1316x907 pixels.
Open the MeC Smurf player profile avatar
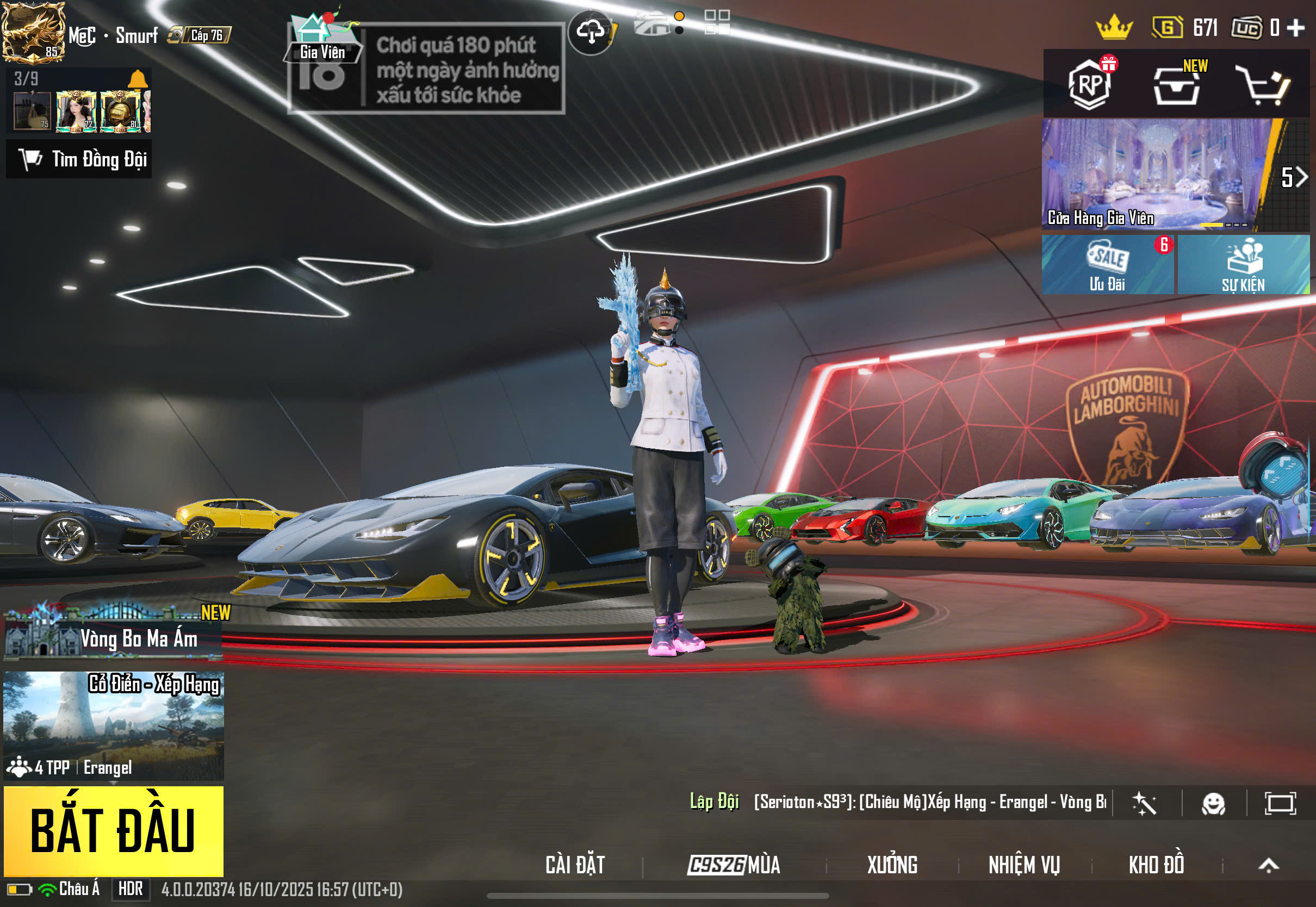(x=33, y=31)
